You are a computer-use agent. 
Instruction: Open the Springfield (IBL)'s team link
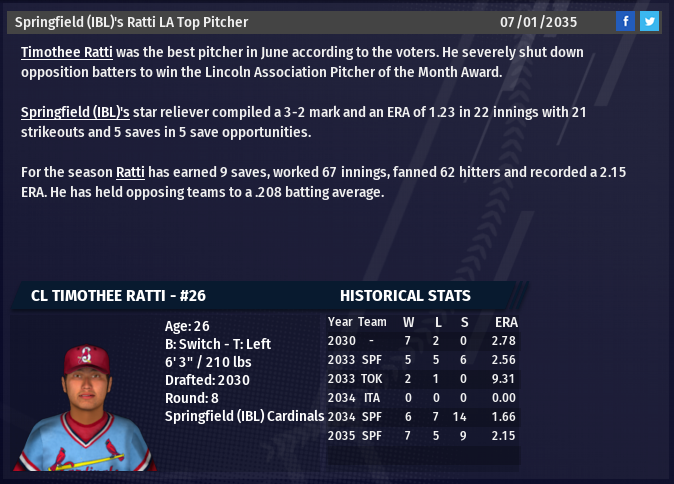[x=75, y=112]
